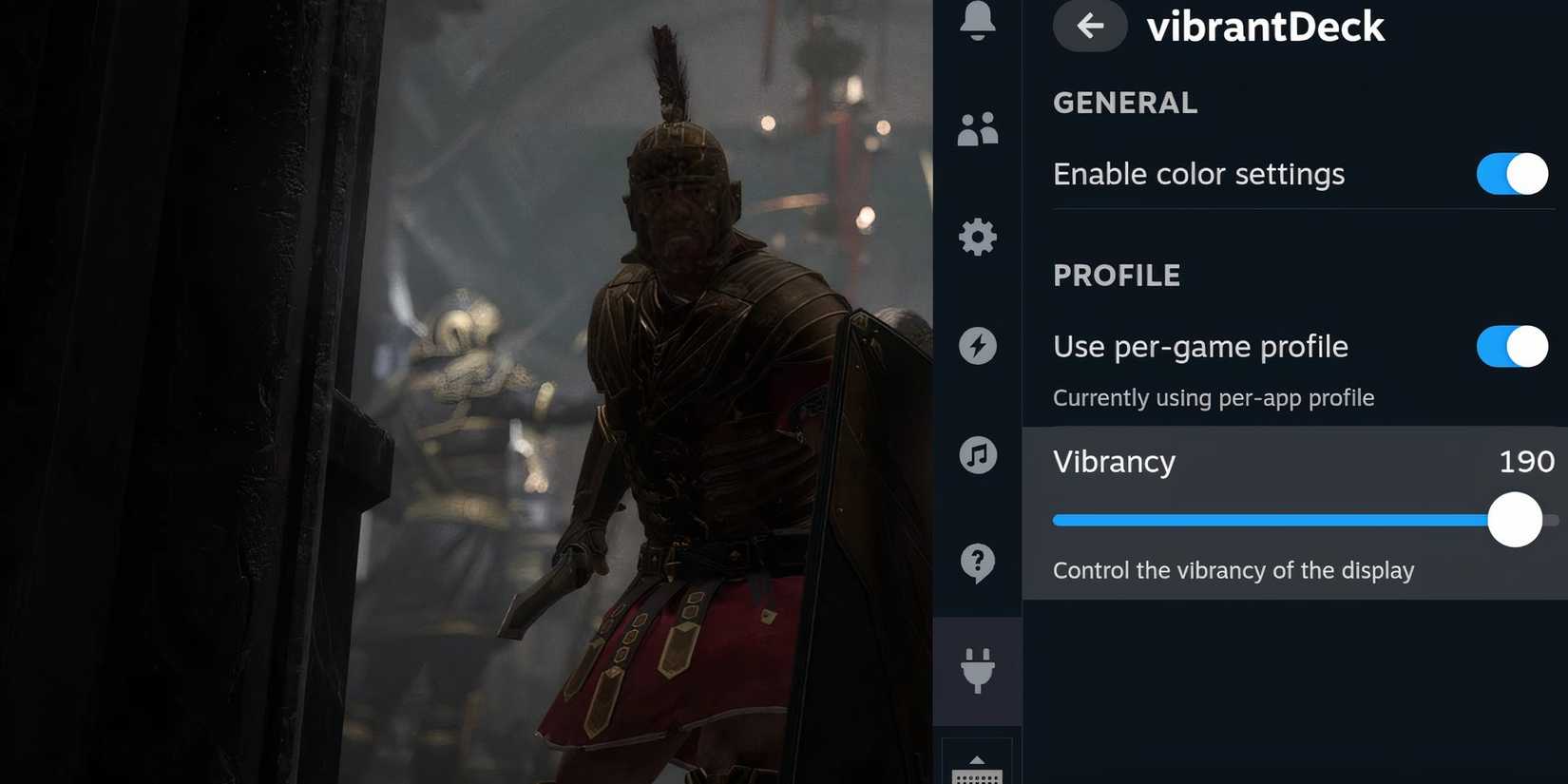Click the PROFILE section header
Screen dimensions: 1568x784
(1117, 276)
